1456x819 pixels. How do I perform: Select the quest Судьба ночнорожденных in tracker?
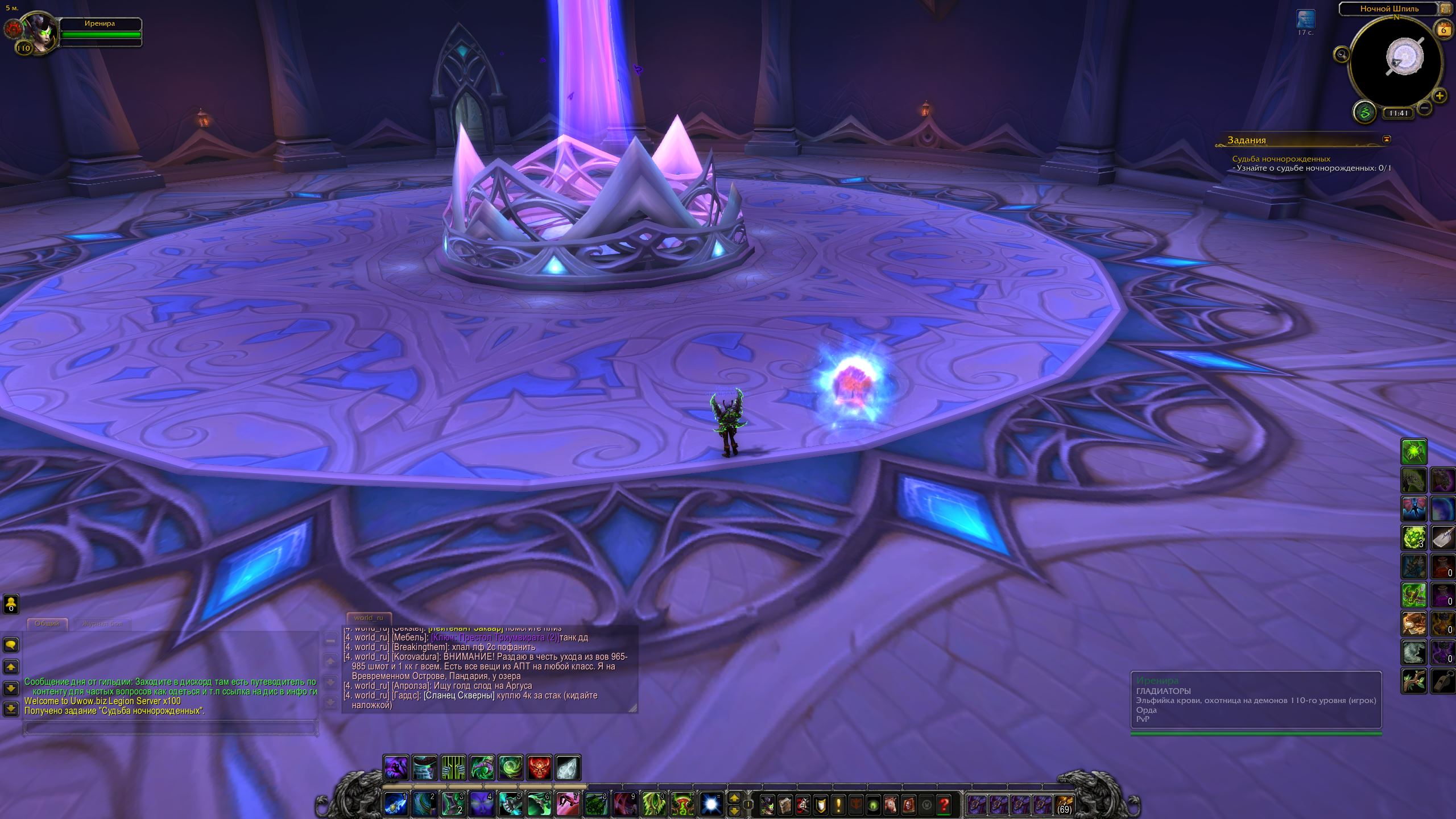(1281, 159)
